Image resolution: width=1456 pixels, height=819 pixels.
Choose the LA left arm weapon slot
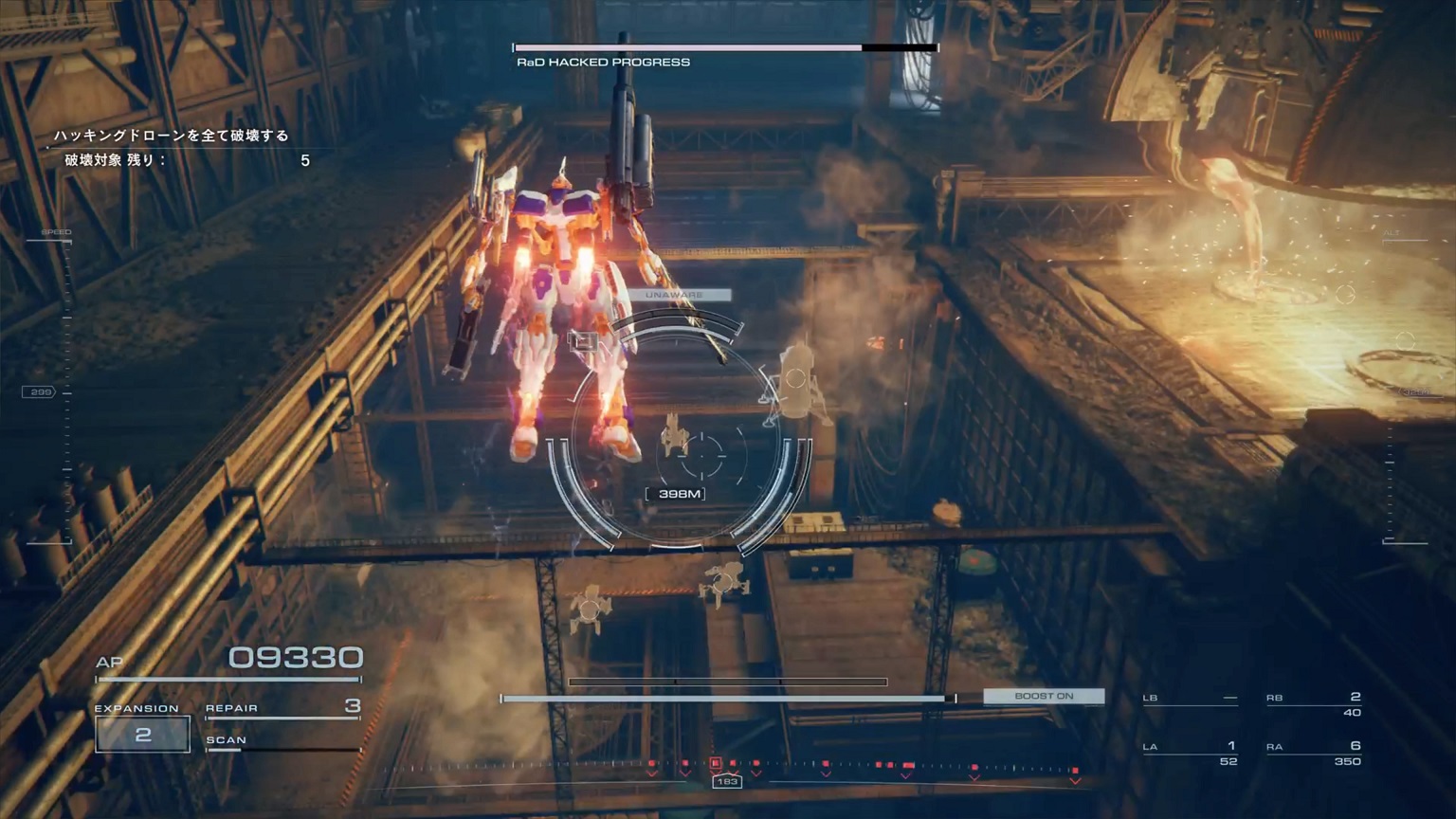pyautogui.click(x=1191, y=753)
